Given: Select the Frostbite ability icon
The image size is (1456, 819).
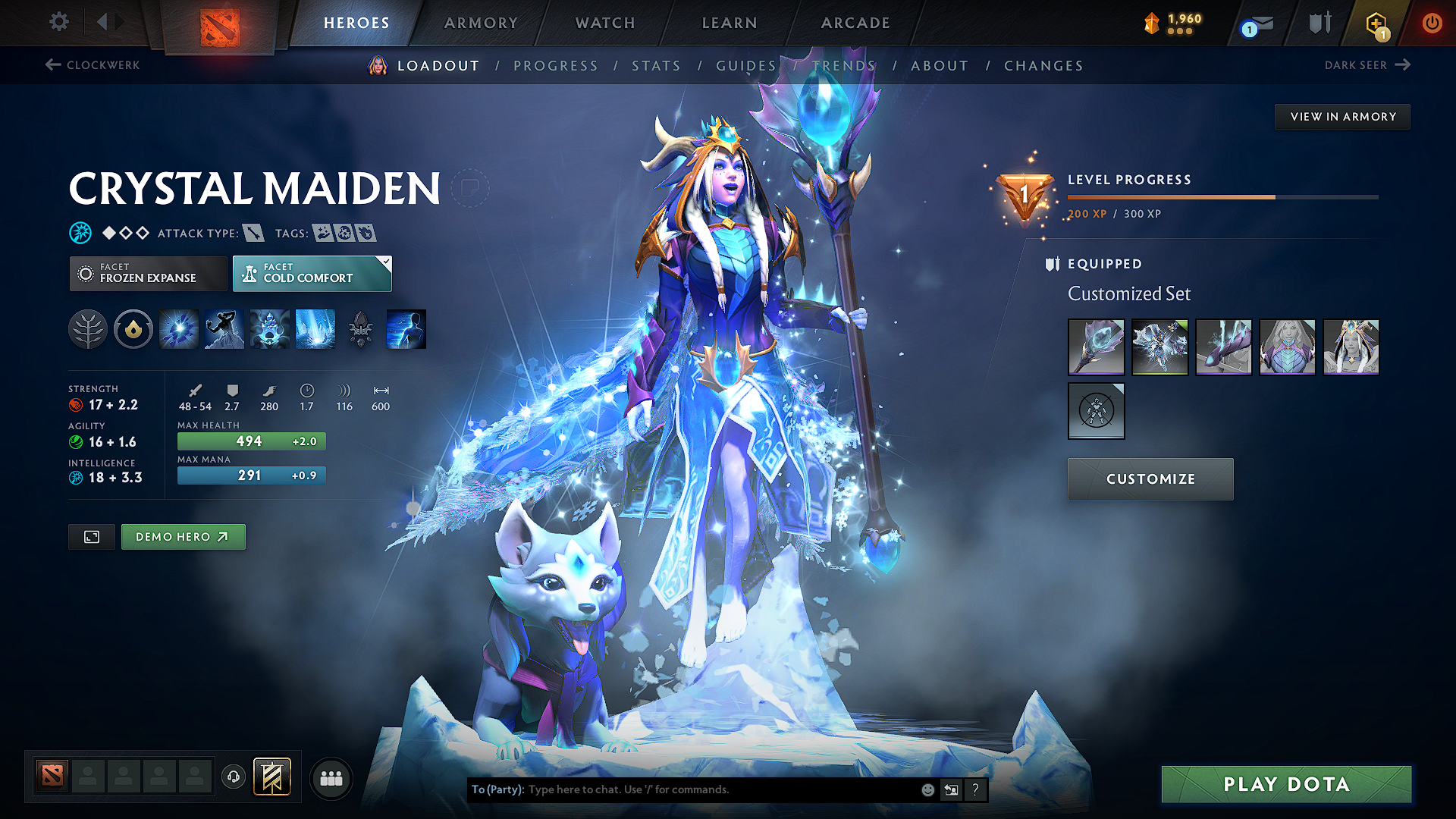Looking at the screenshot, I should tap(224, 329).
